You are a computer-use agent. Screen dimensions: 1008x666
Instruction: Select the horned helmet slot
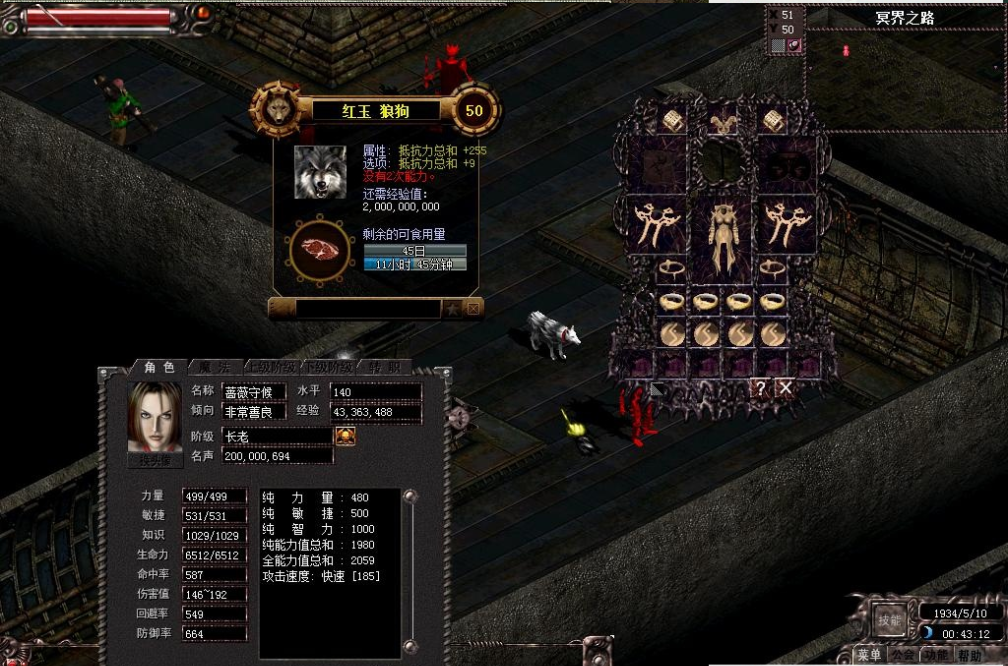click(722, 123)
